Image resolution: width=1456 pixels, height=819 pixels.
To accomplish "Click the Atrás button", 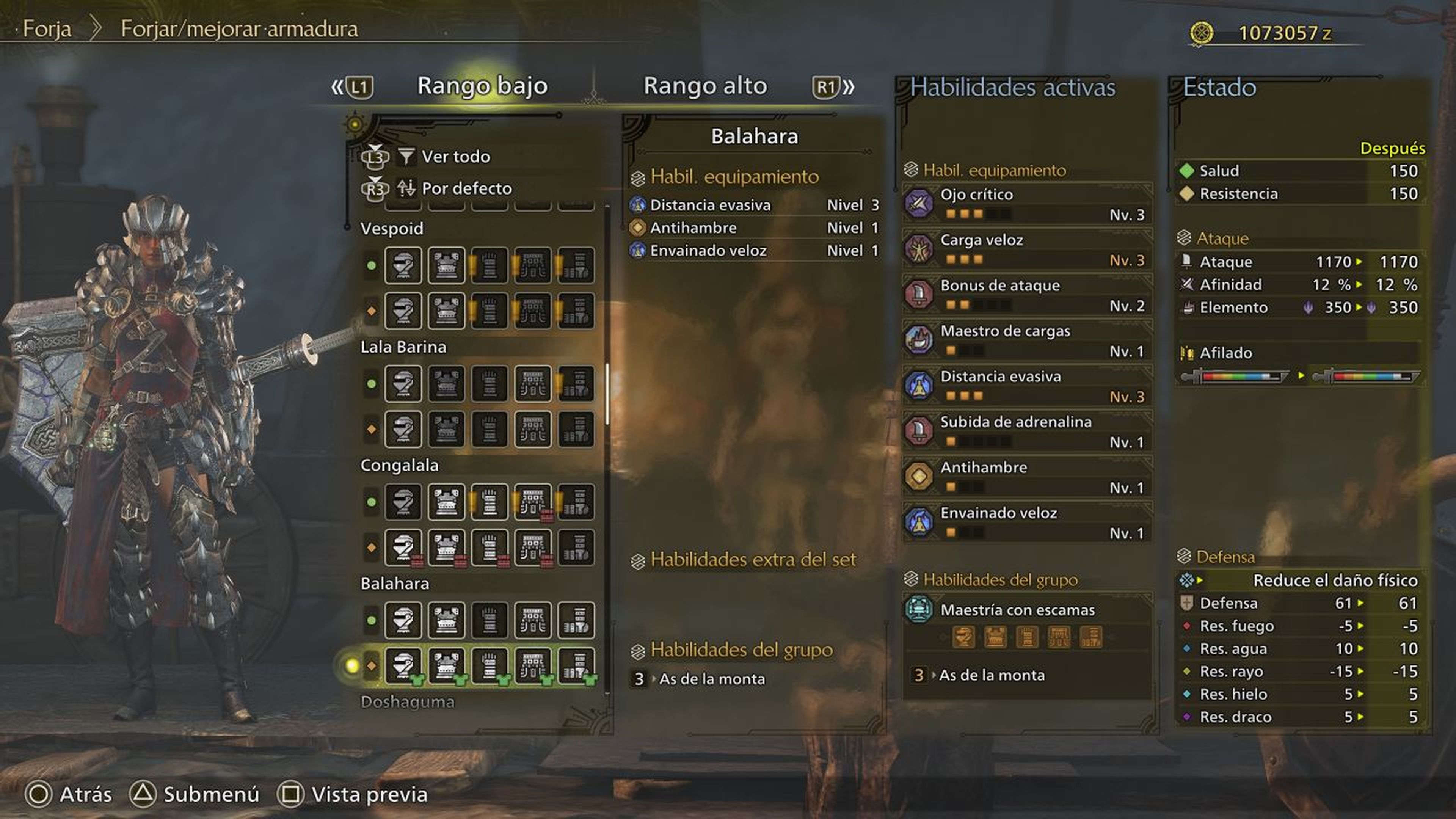I will [85, 794].
